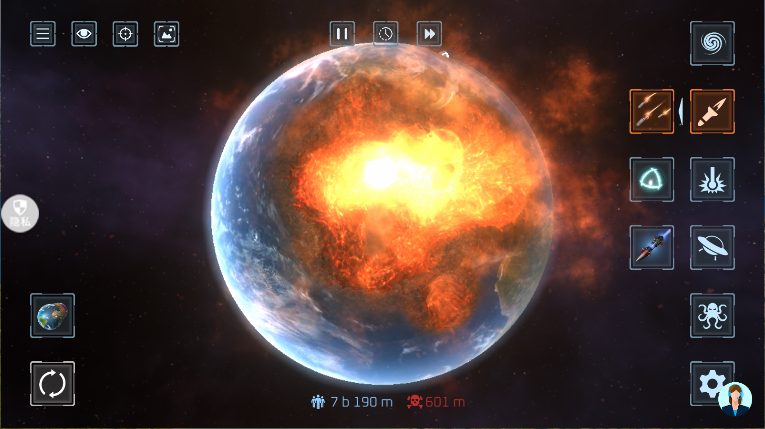Open the gear settings

(708, 381)
